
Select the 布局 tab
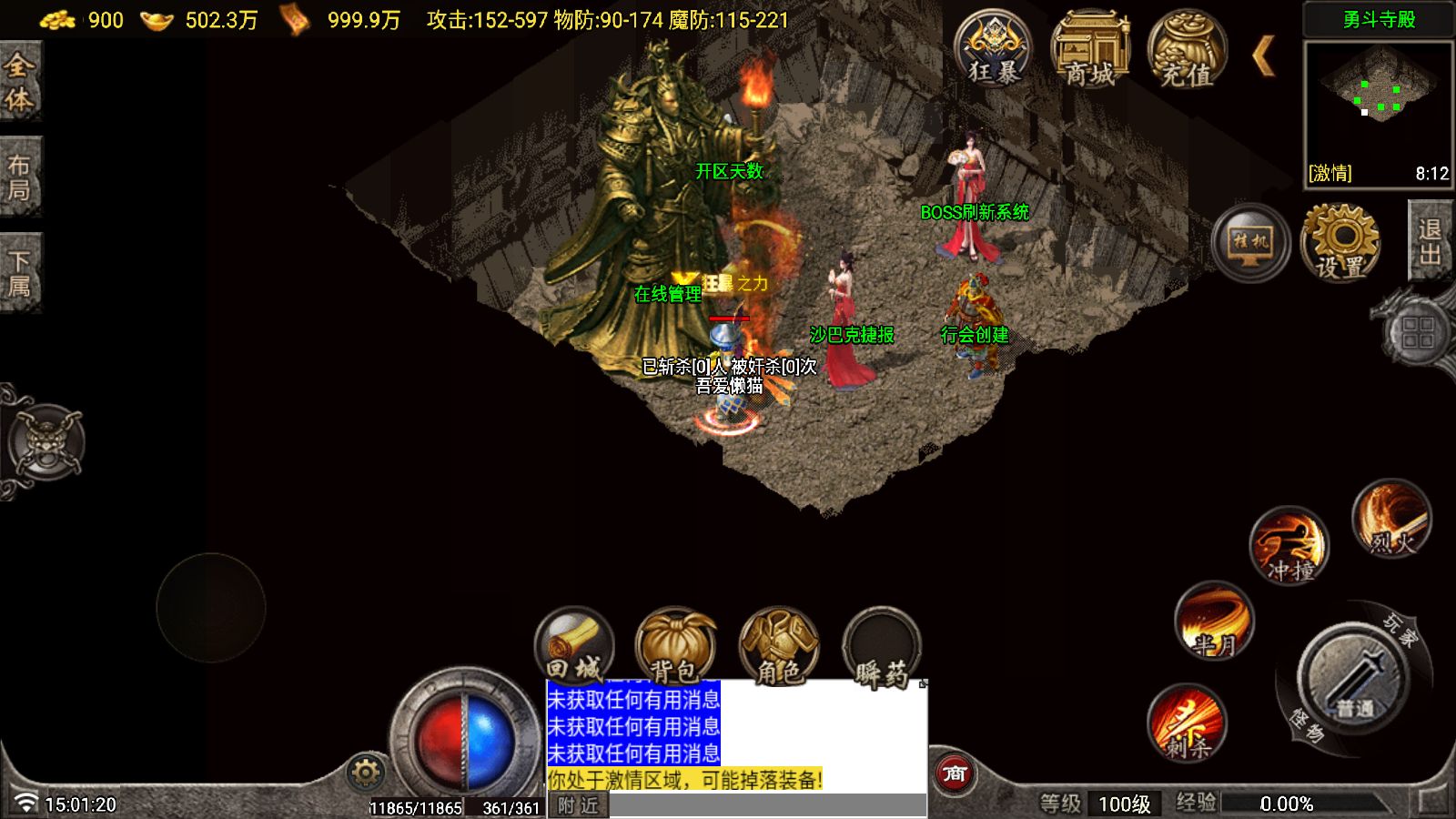pos(19,177)
